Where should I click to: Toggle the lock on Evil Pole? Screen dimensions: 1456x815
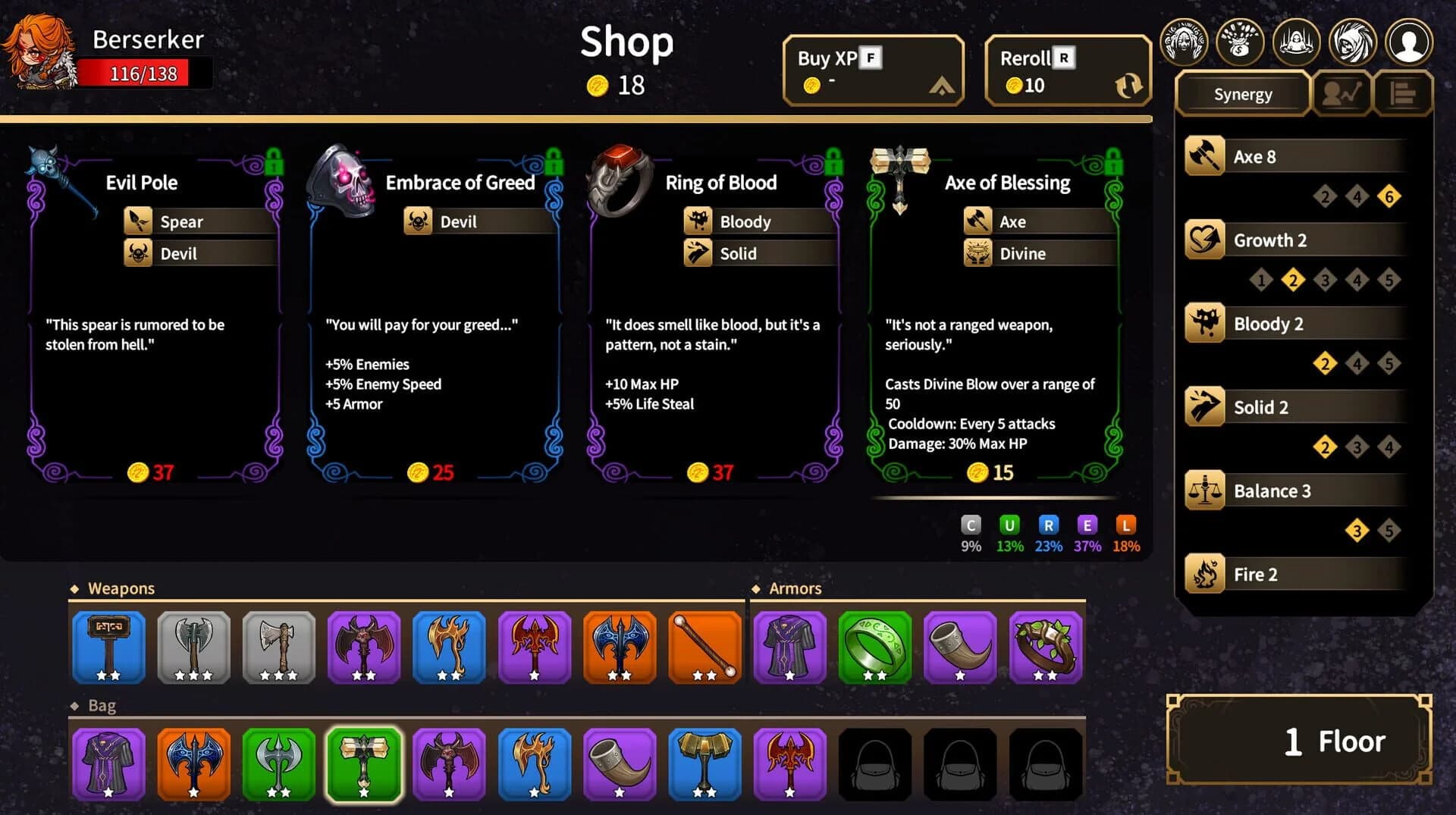tap(274, 161)
